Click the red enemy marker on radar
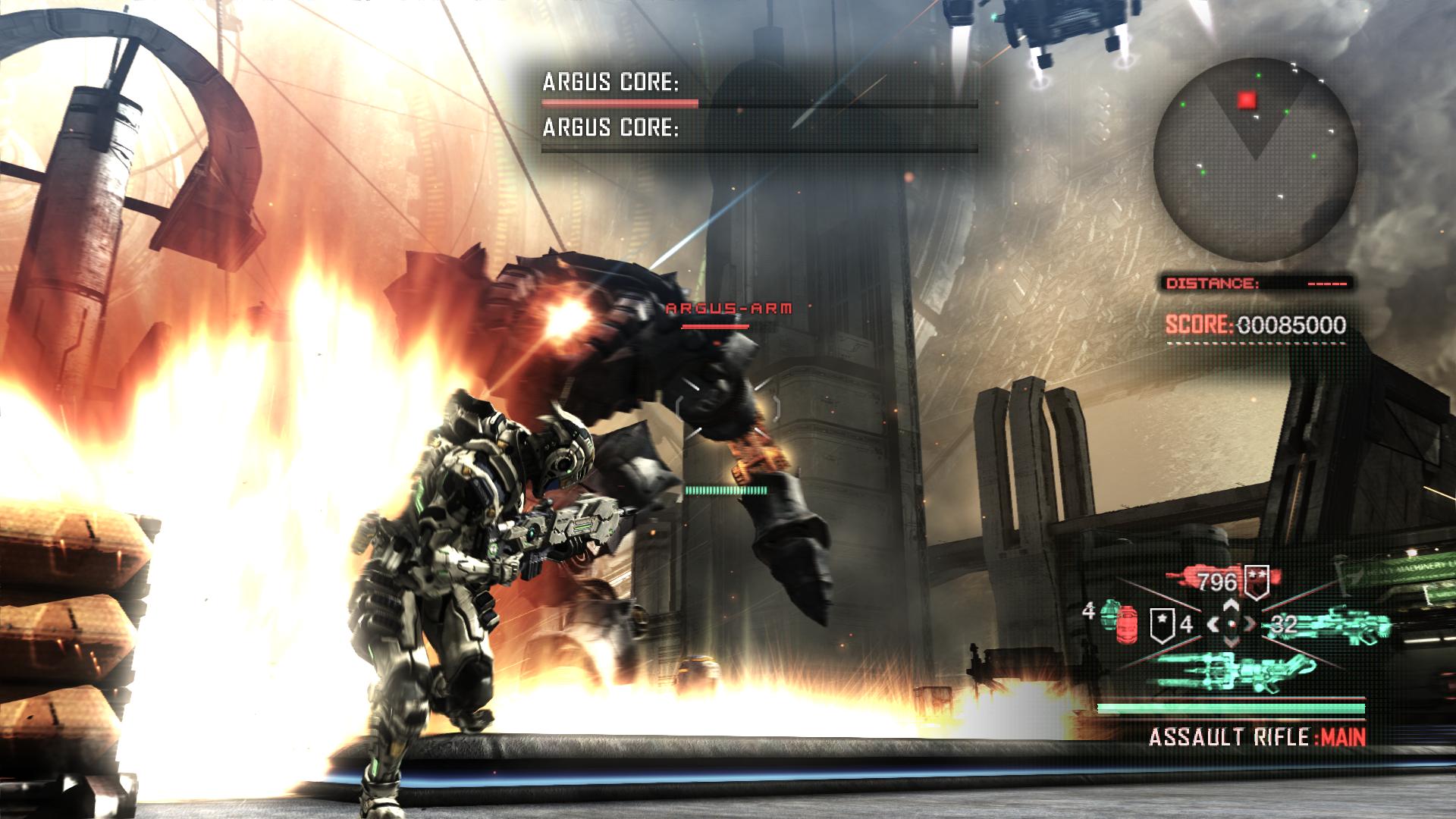 [1247, 100]
